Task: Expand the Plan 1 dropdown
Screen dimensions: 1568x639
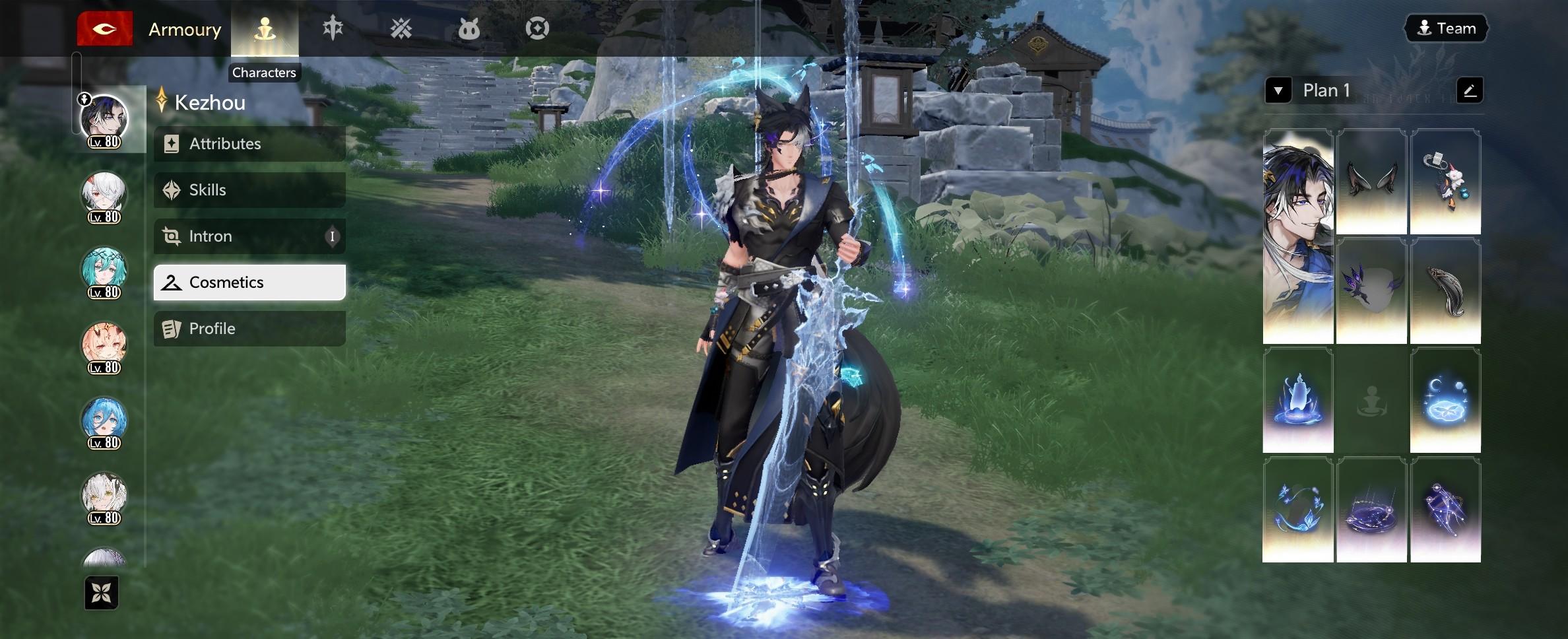Action: tap(1278, 90)
